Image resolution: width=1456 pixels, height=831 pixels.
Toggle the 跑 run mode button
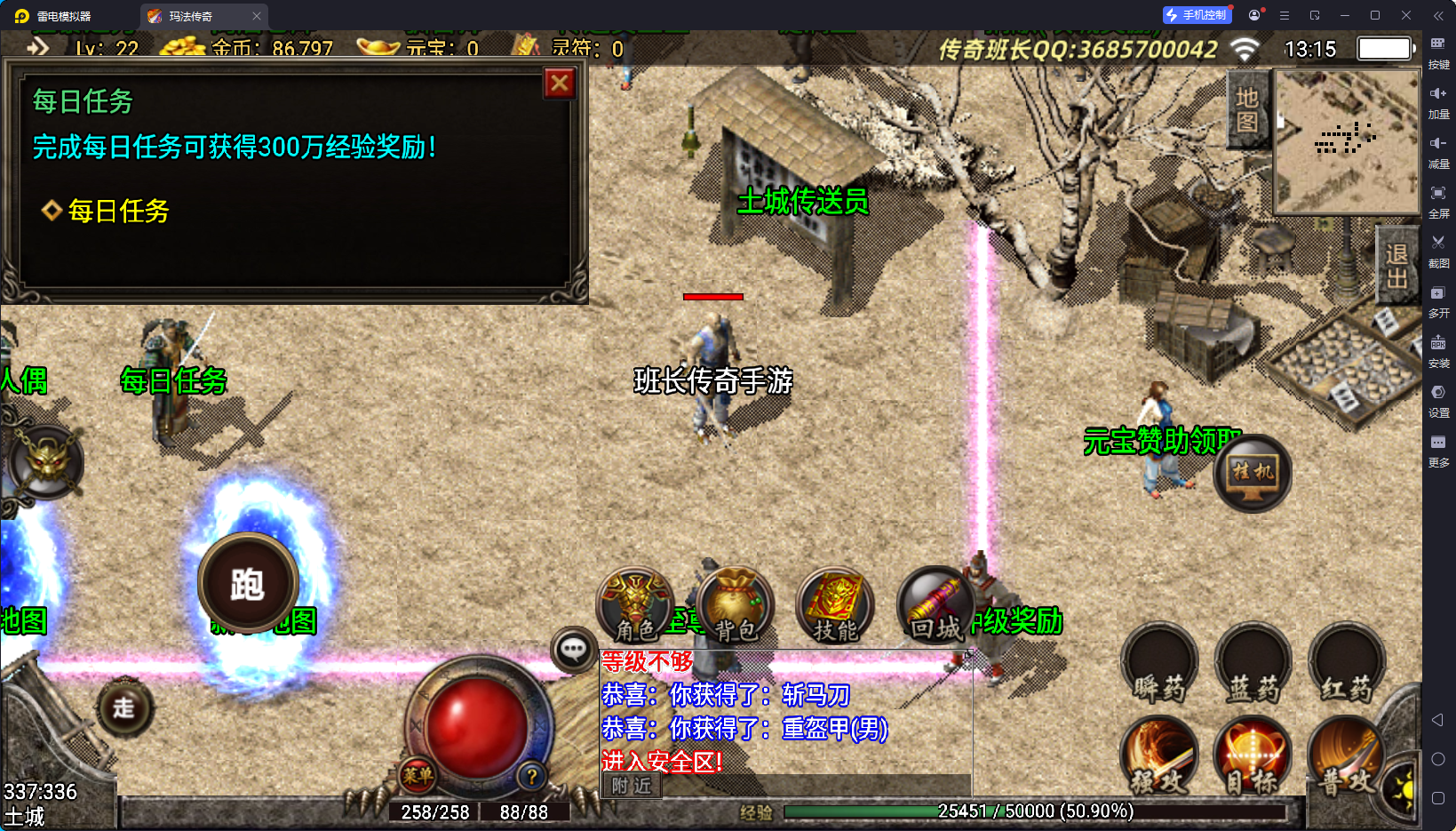(248, 584)
